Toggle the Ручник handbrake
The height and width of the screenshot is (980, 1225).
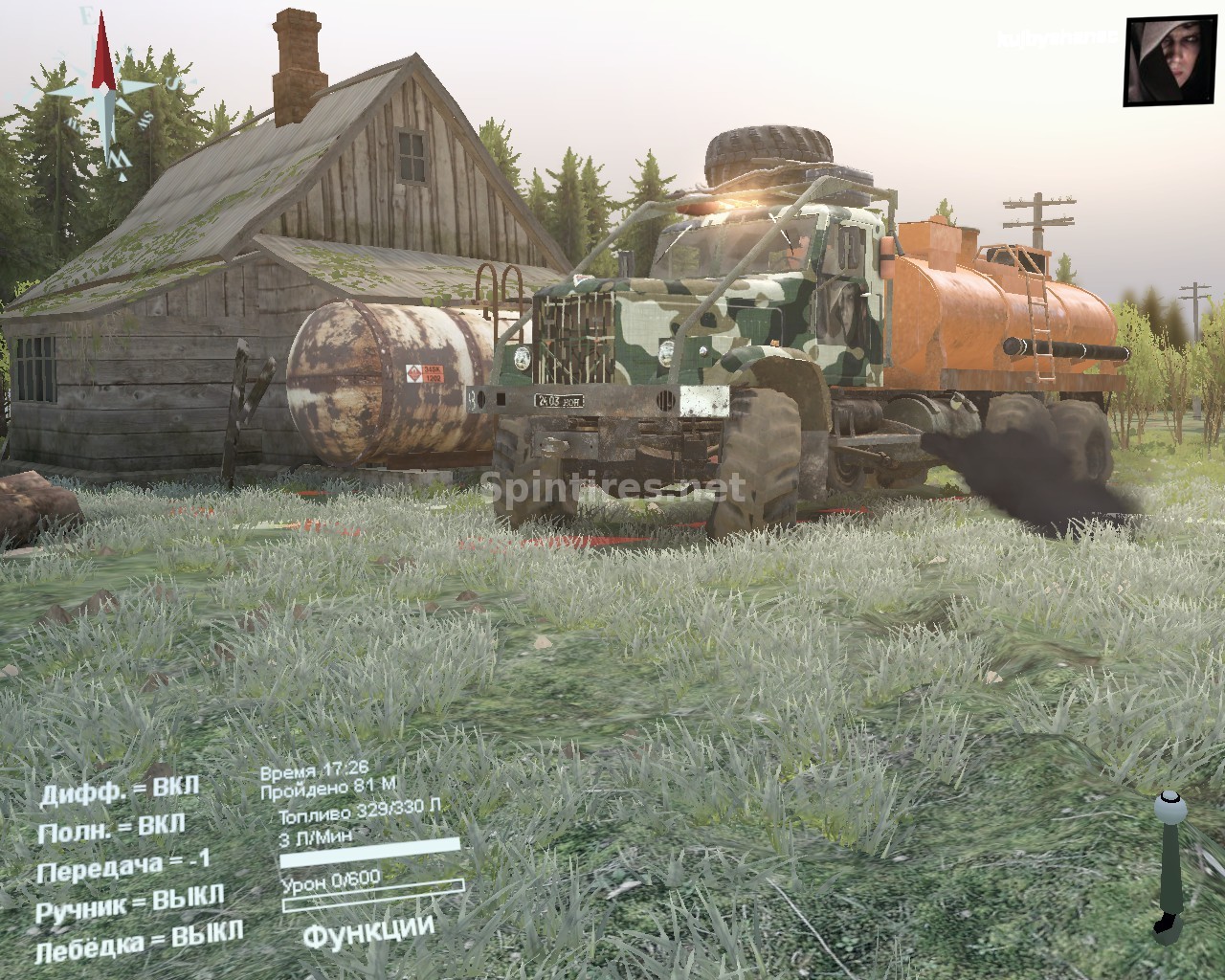tap(129, 902)
